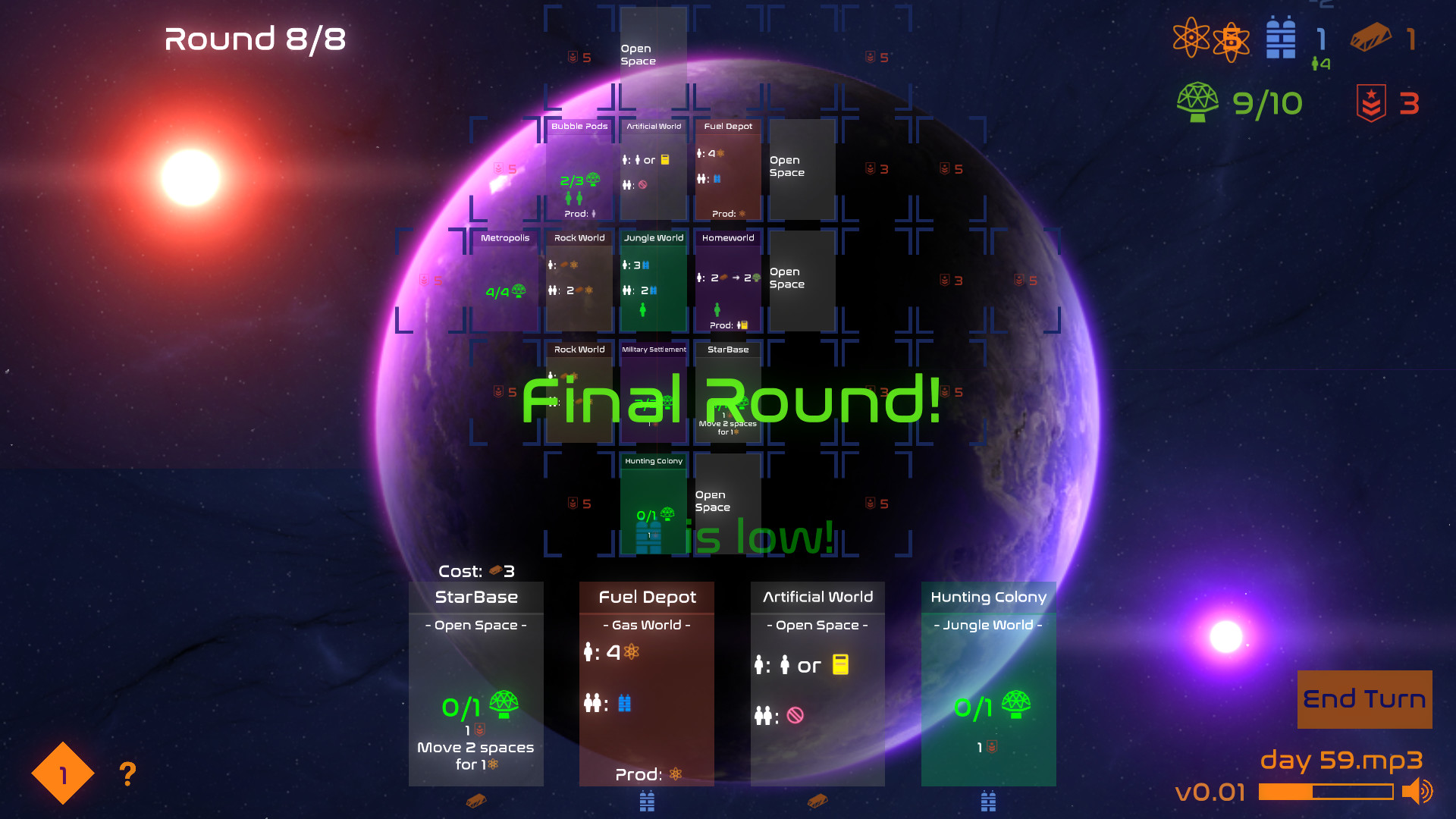
Task: Click the metal cost icon below the StarBase card
Action: coord(476,802)
